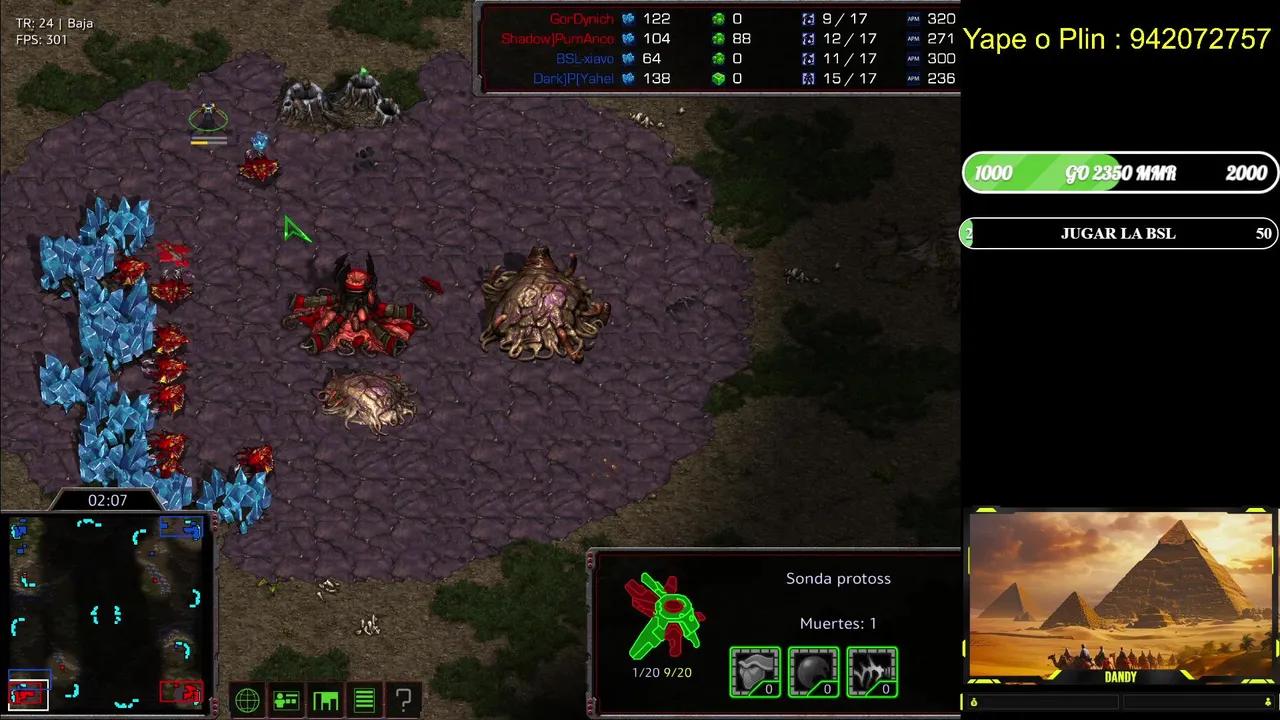Screen dimensions: 1280x720
Task: Click the probe particle beam weapon icon
Action: pyautogui.click(x=872, y=671)
